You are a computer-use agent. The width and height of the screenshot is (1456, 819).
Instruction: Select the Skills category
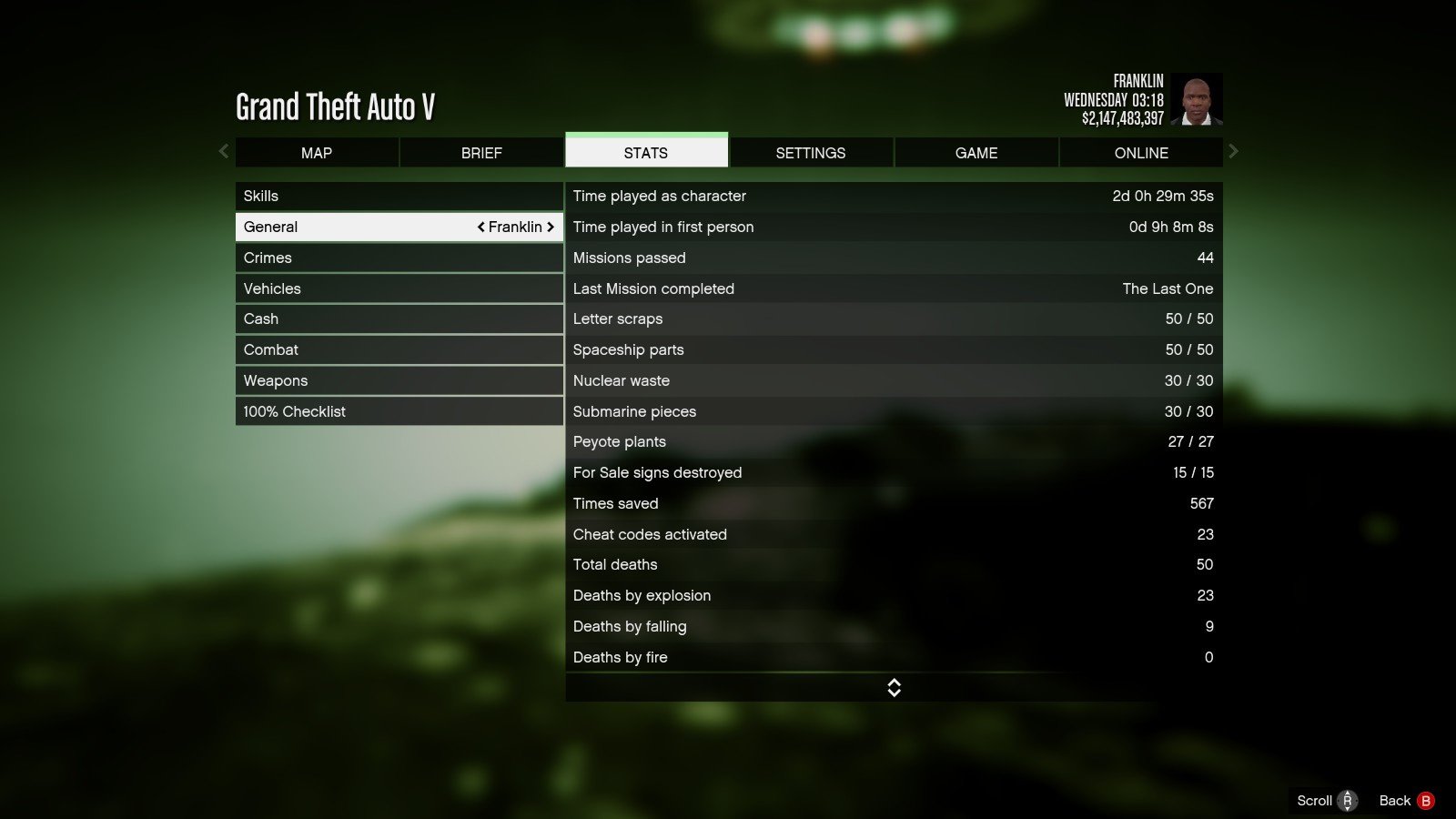tap(400, 195)
